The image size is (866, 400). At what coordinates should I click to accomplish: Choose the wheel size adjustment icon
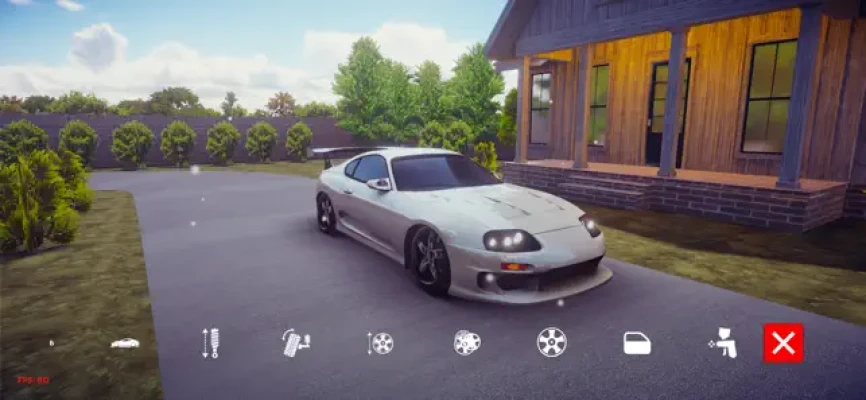[x=380, y=343]
